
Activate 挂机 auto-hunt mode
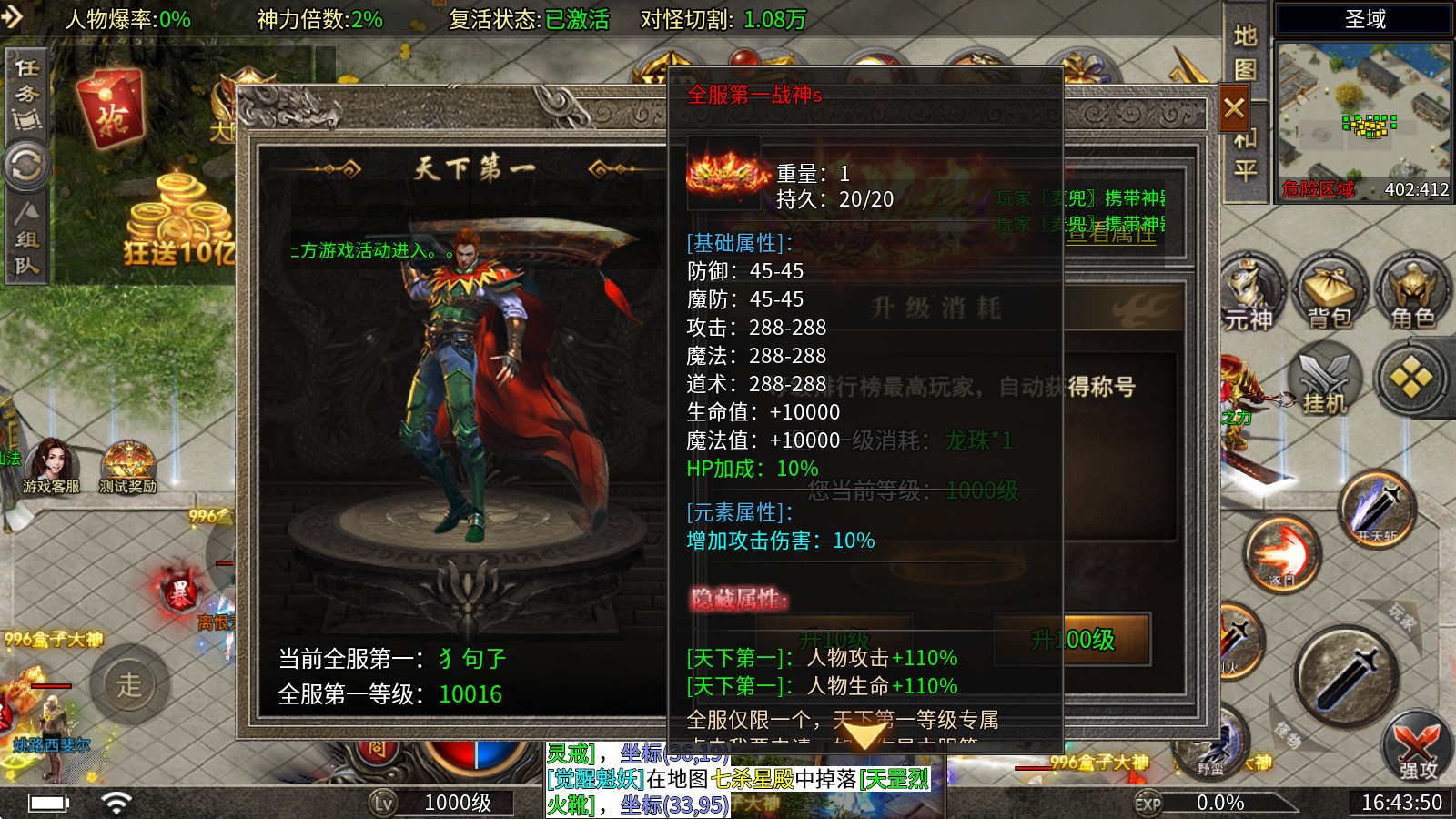[x=1324, y=387]
